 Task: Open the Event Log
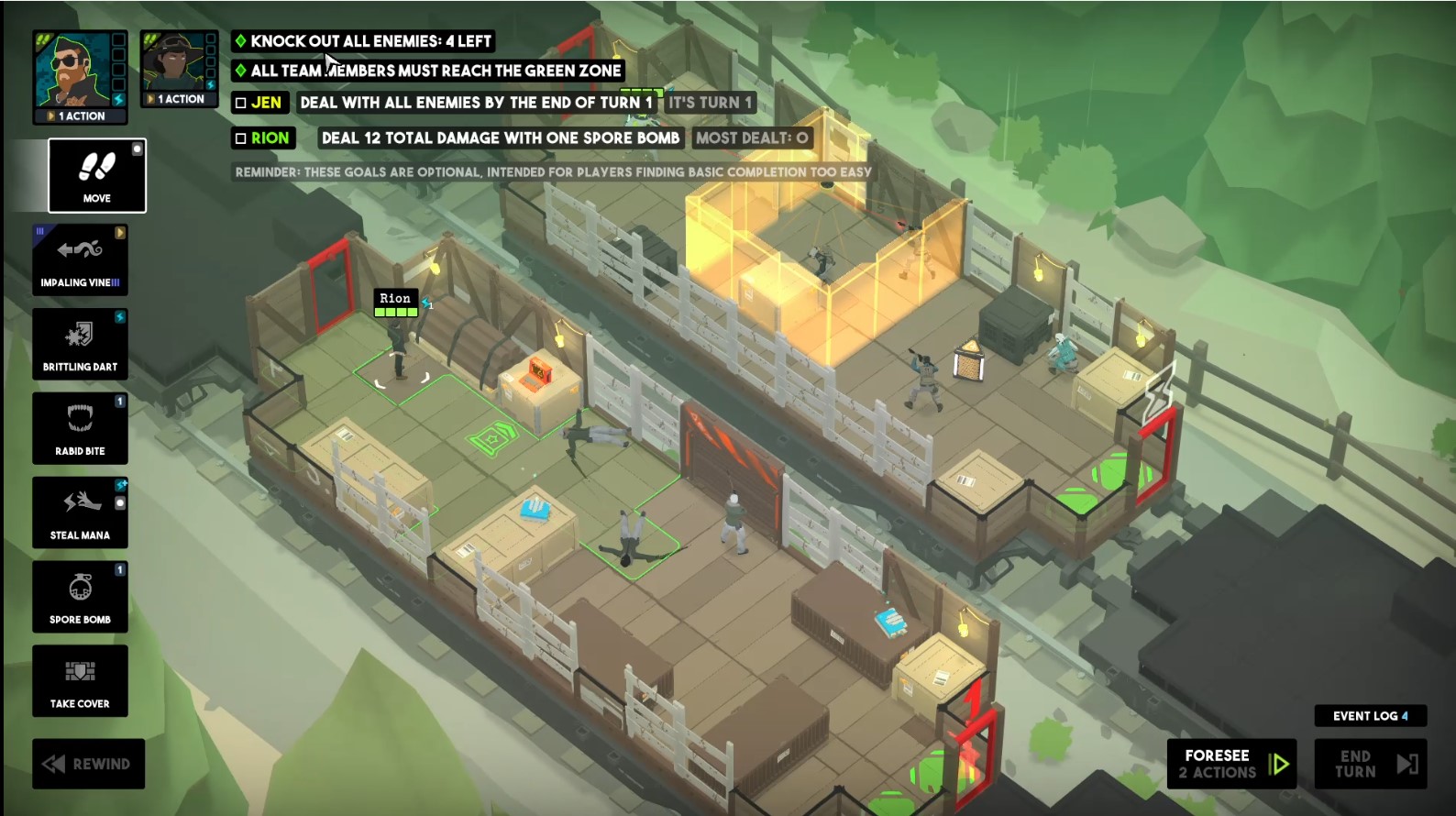[1370, 716]
